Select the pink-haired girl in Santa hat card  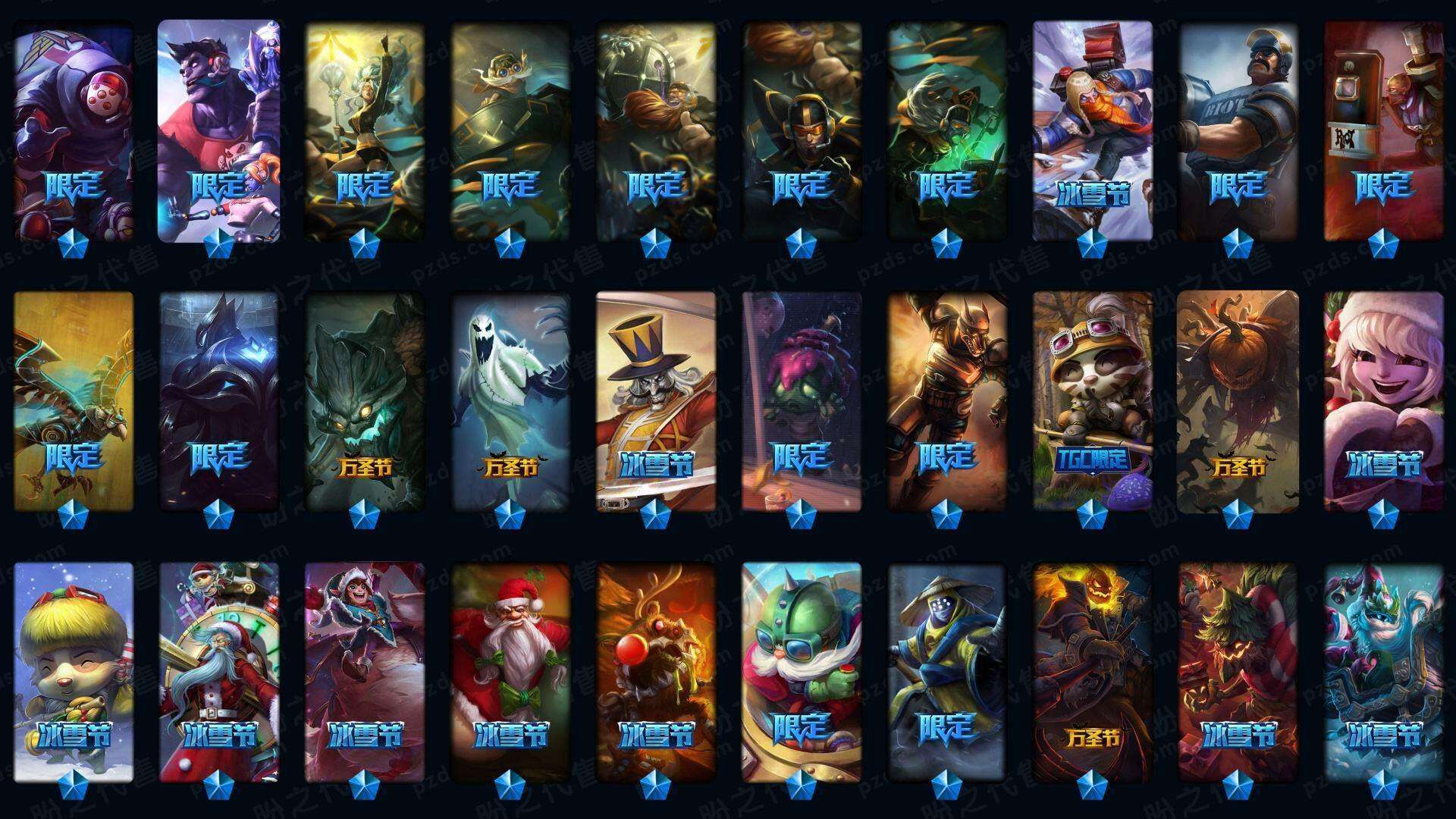pos(1383,400)
